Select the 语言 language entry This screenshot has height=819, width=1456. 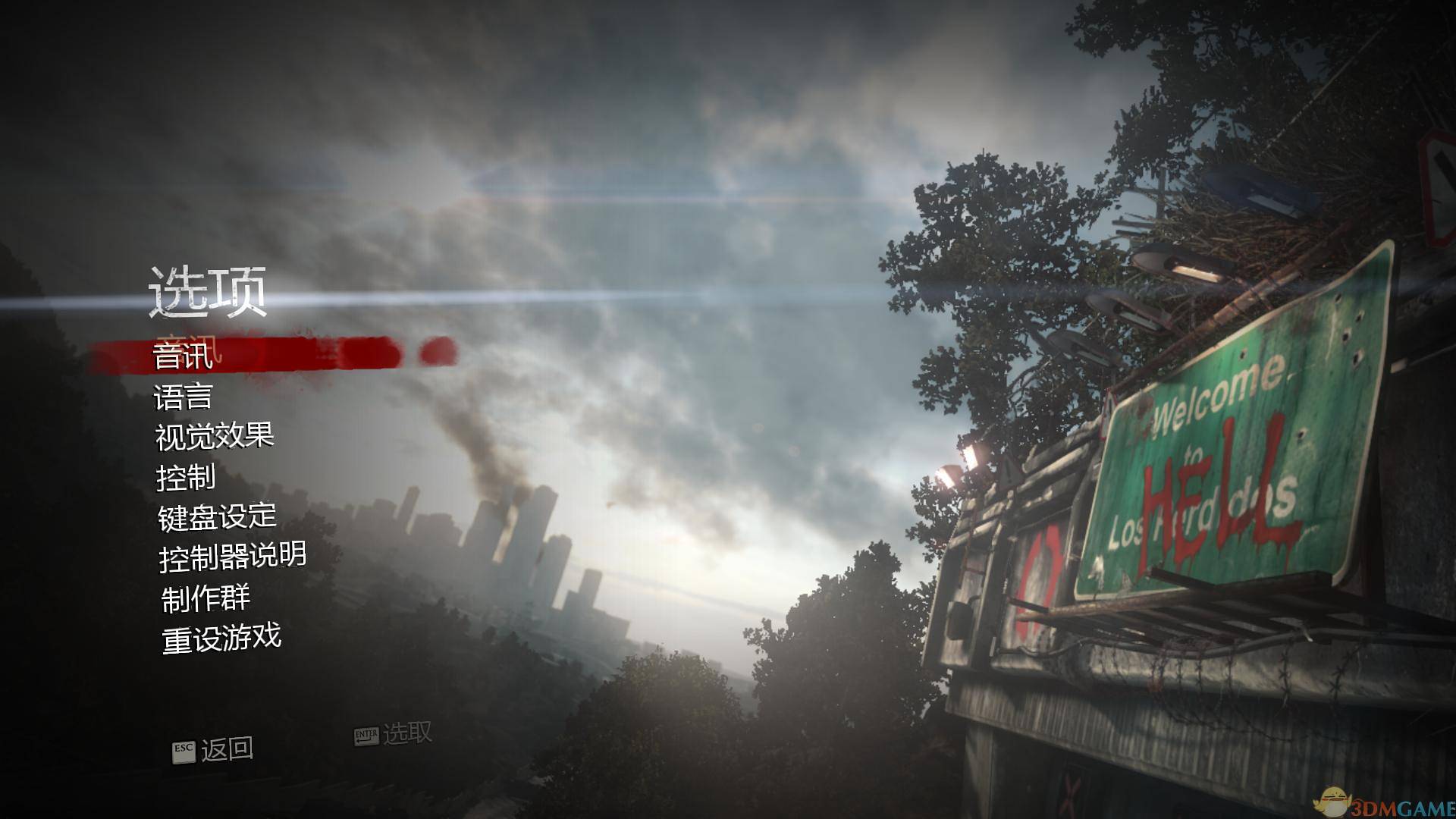183,397
